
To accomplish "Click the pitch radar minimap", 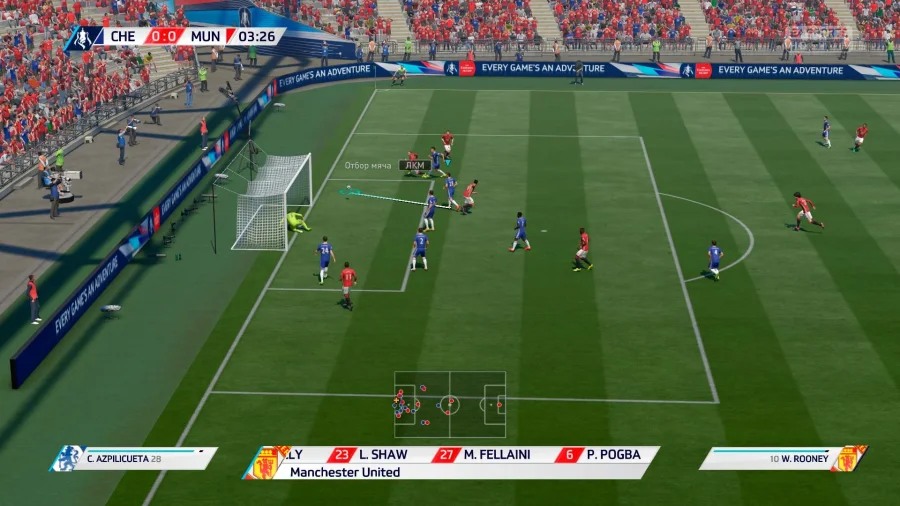I will click(449, 404).
